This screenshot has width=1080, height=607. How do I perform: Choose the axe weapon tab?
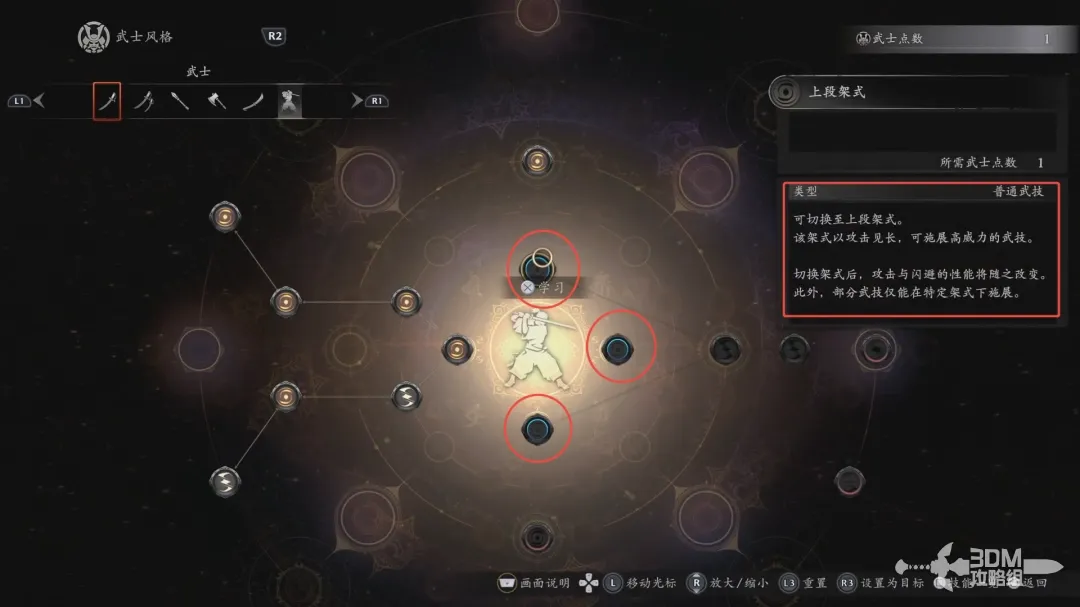(217, 101)
